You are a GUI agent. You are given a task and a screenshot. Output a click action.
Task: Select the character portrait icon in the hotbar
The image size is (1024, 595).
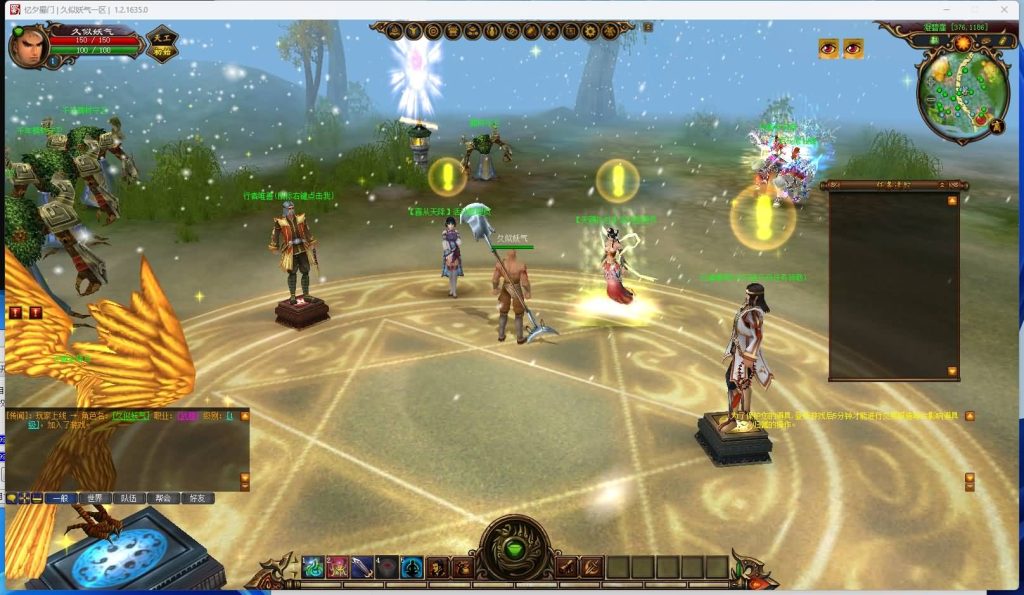pyautogui.click(x=437, y=567)
